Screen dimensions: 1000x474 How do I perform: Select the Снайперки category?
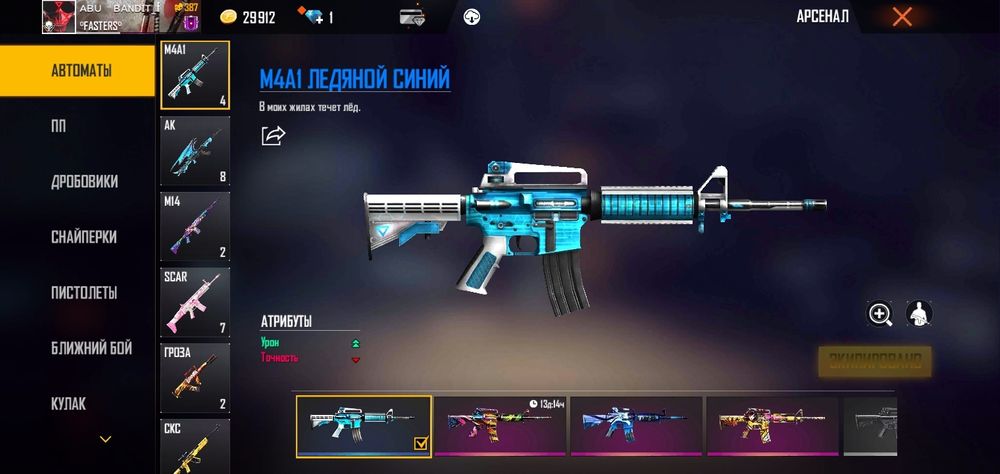84,237
